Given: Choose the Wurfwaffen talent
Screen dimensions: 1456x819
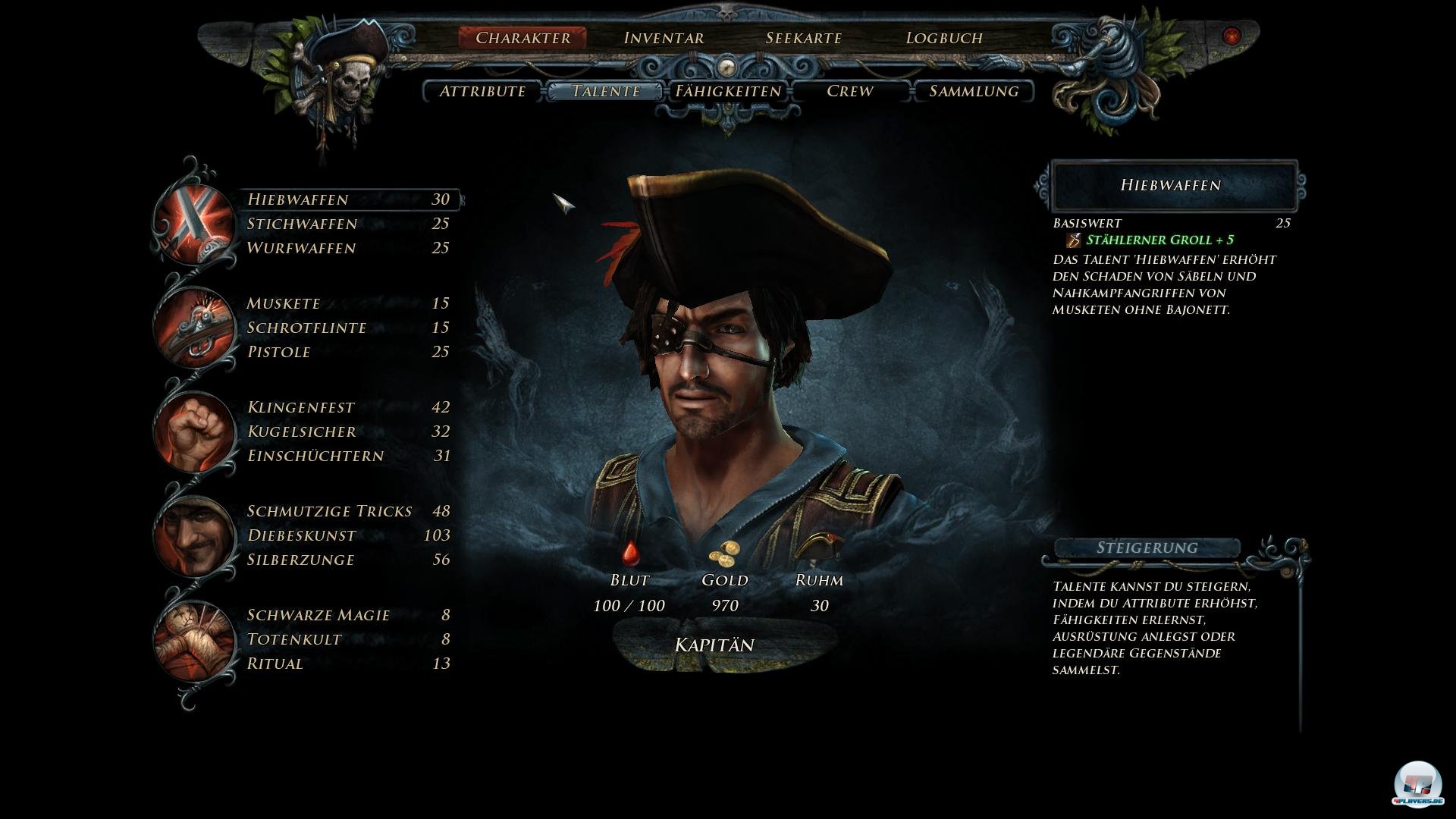Looking at the screenshot, I should tap(348, 248).
